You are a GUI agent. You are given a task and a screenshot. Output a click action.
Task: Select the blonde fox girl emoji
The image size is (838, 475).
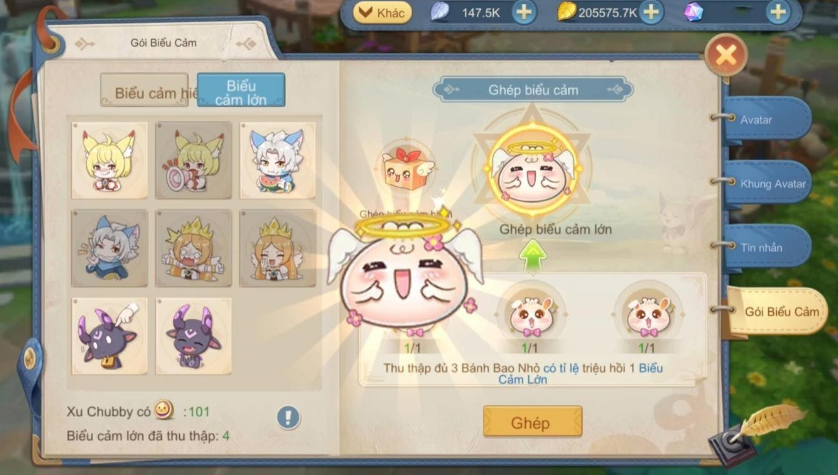click(x=109, y=160)
